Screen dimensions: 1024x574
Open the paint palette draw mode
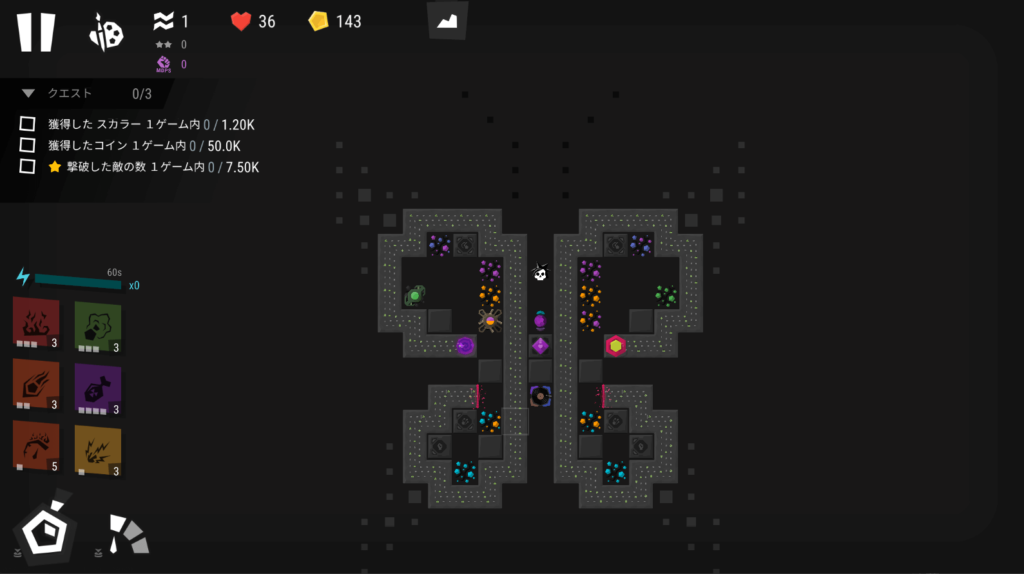[106, 33]
